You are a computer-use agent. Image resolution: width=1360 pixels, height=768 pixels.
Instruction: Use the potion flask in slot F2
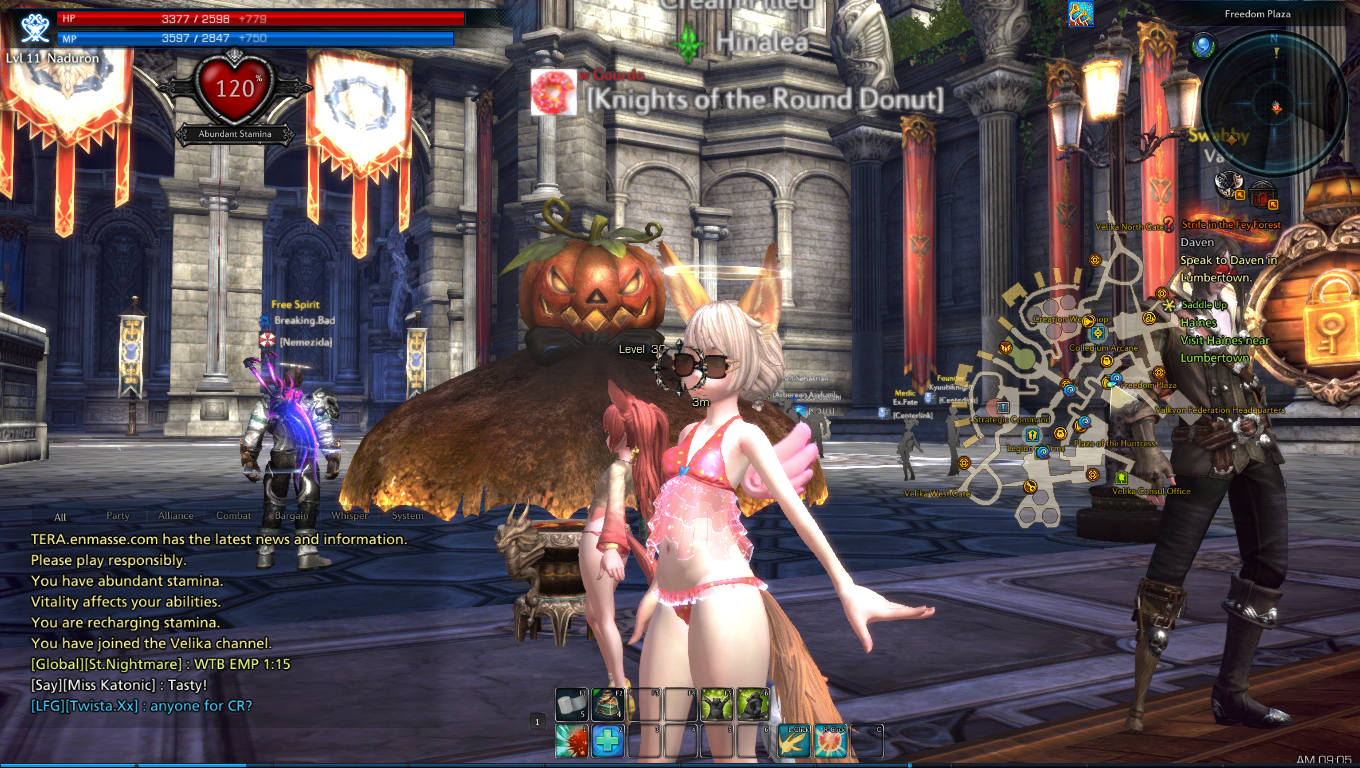click(x=608, y=704)
